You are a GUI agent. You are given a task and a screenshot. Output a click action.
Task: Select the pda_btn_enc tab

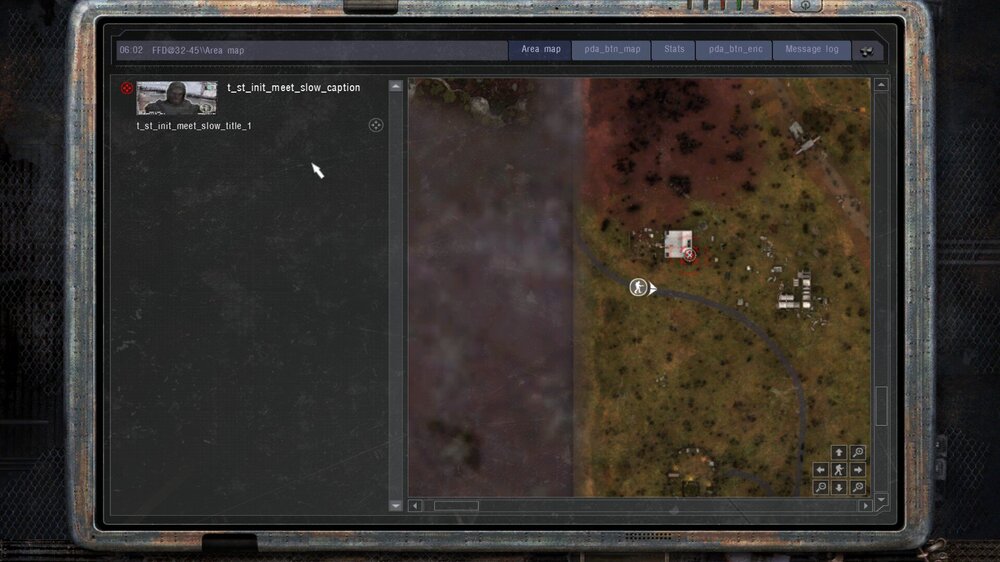[x=735, y=50]
